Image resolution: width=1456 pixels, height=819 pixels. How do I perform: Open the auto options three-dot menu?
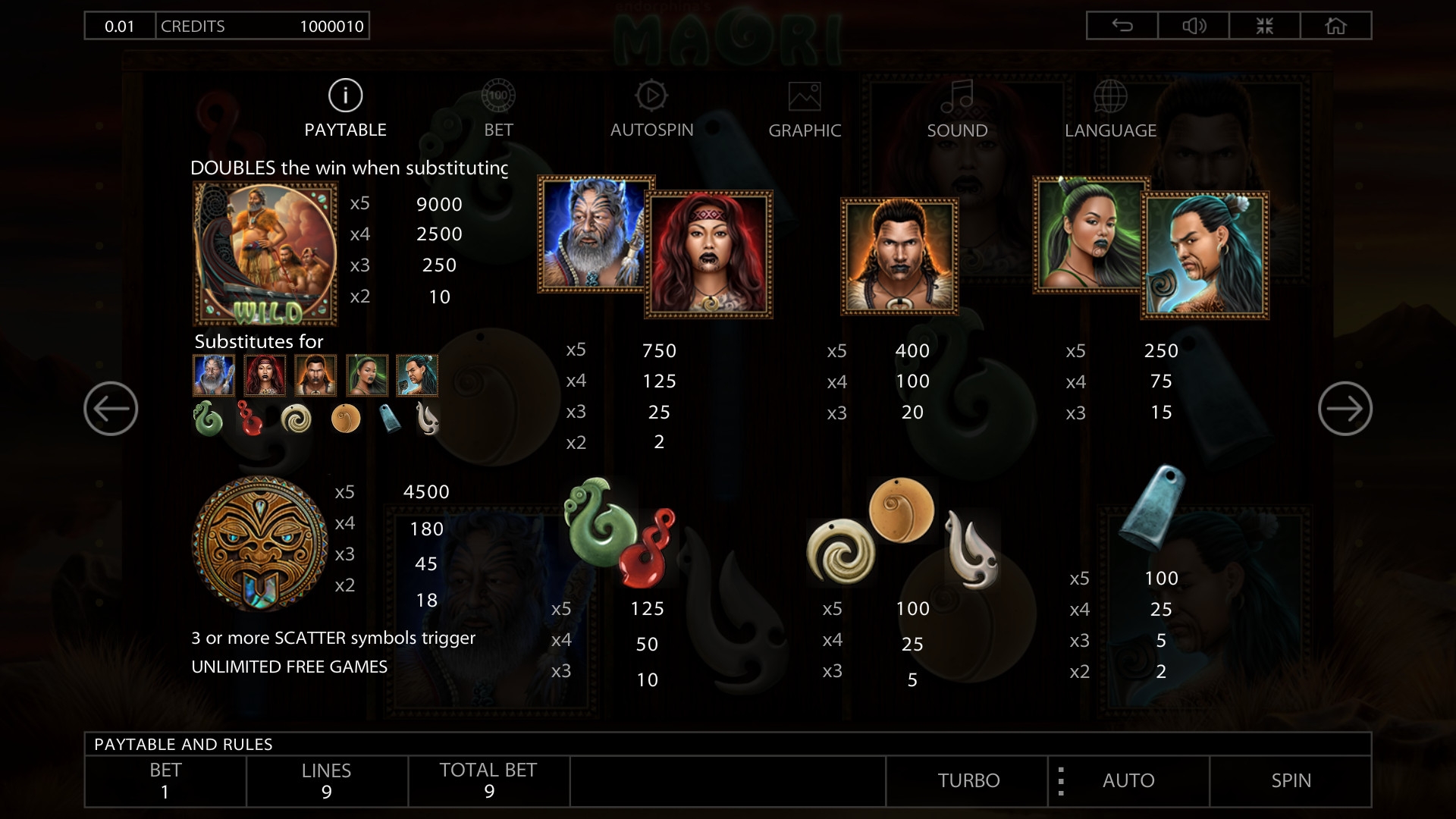(1061, 781)
